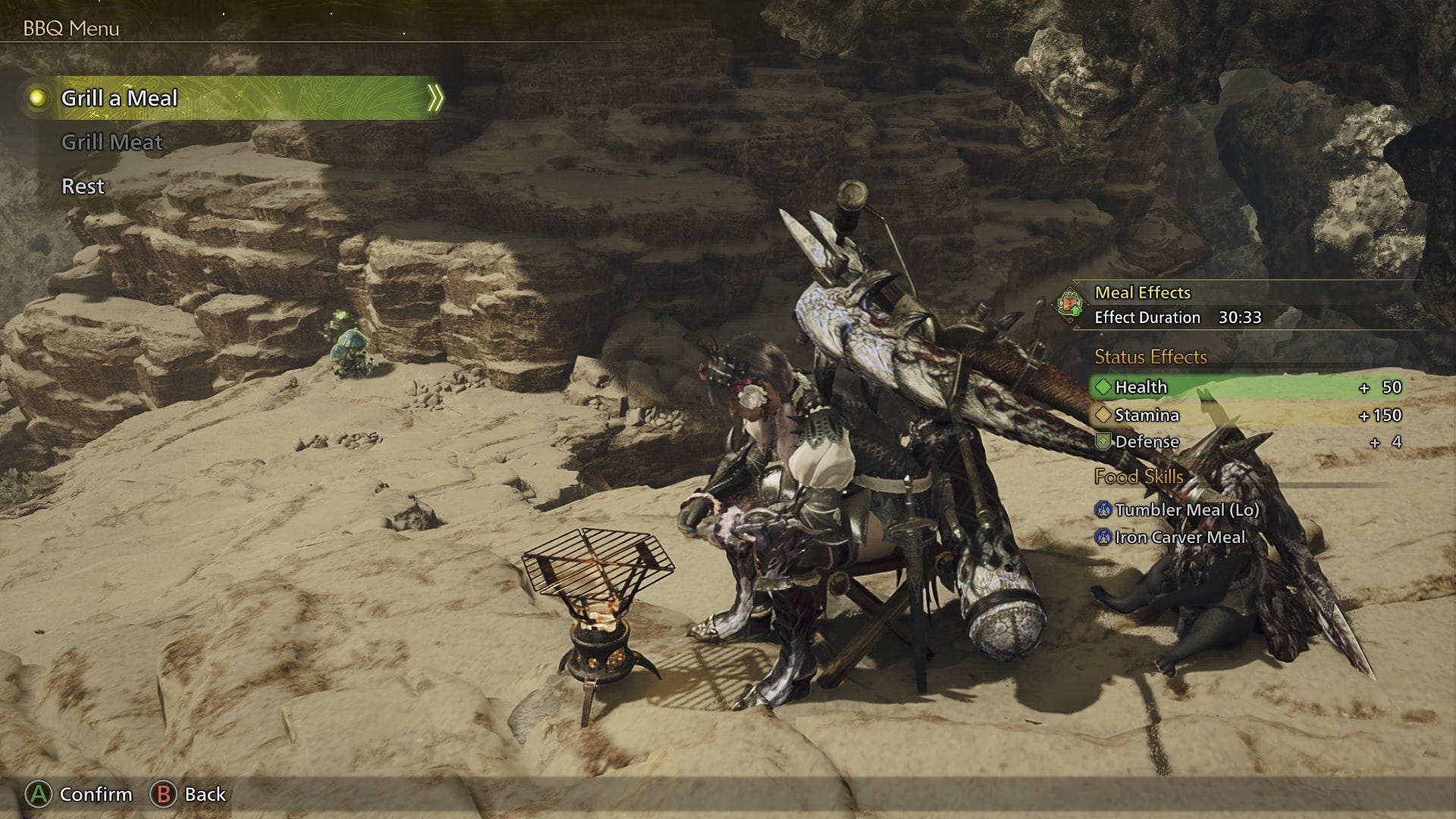Highlight the Iron Carver Meal food skill
The width and height of the screenshot is (1456, 819).
point(1179,537)
